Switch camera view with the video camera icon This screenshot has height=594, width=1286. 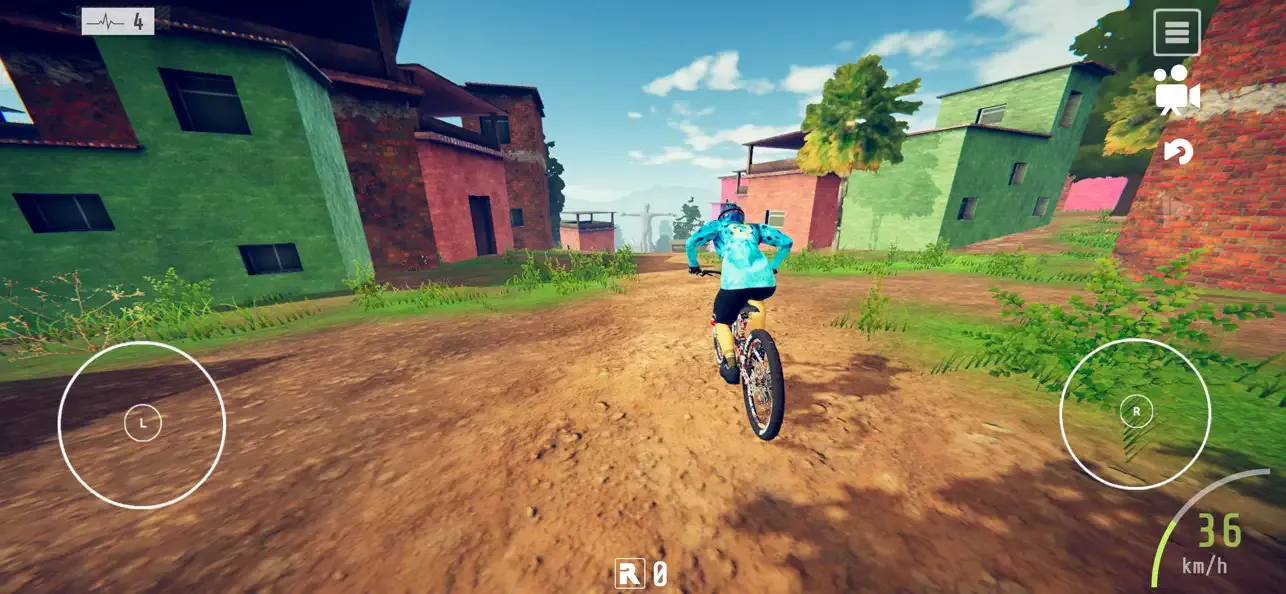pos(1176,91)
